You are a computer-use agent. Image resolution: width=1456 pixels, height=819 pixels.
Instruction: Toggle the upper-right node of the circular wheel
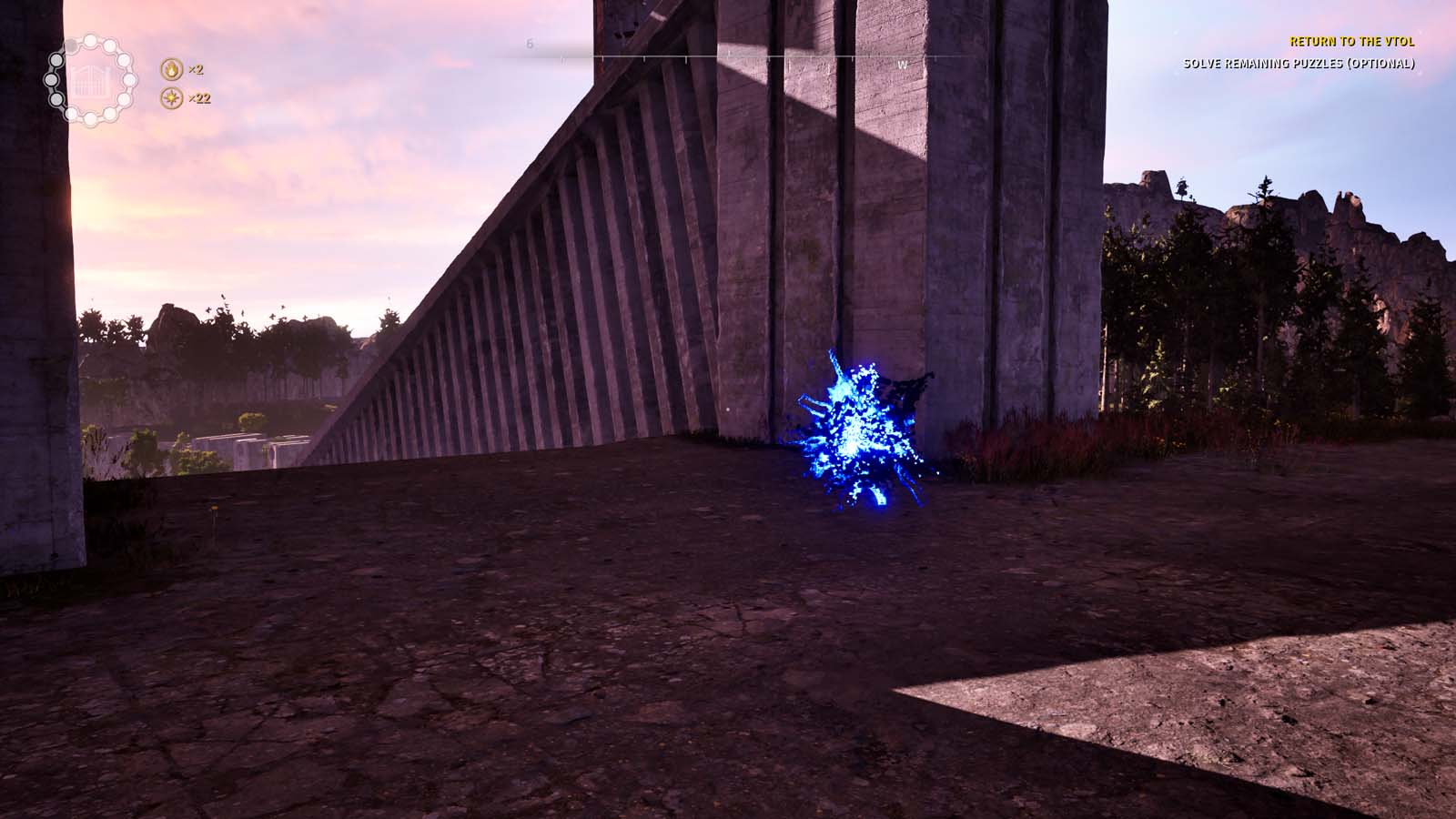click(110, 45)
